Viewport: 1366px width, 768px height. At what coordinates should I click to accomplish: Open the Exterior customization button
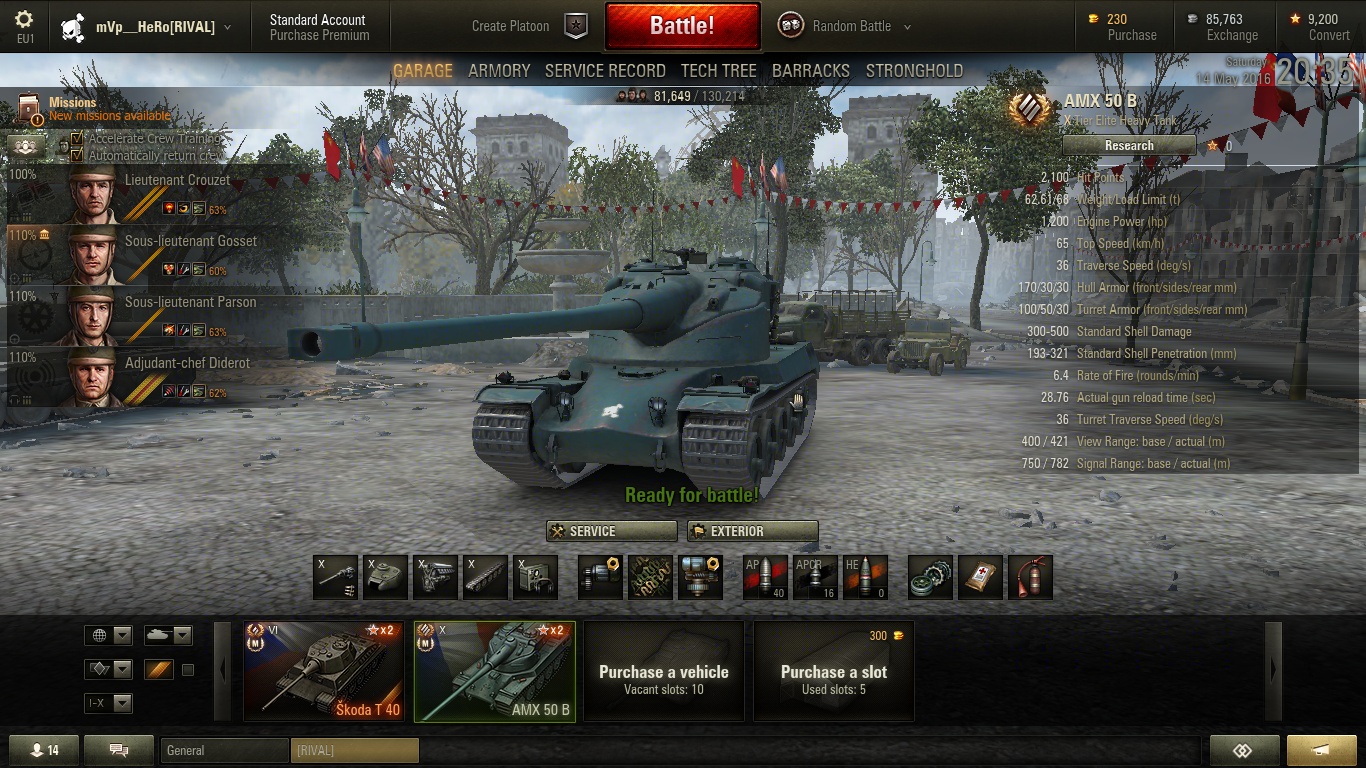point(752,531)
